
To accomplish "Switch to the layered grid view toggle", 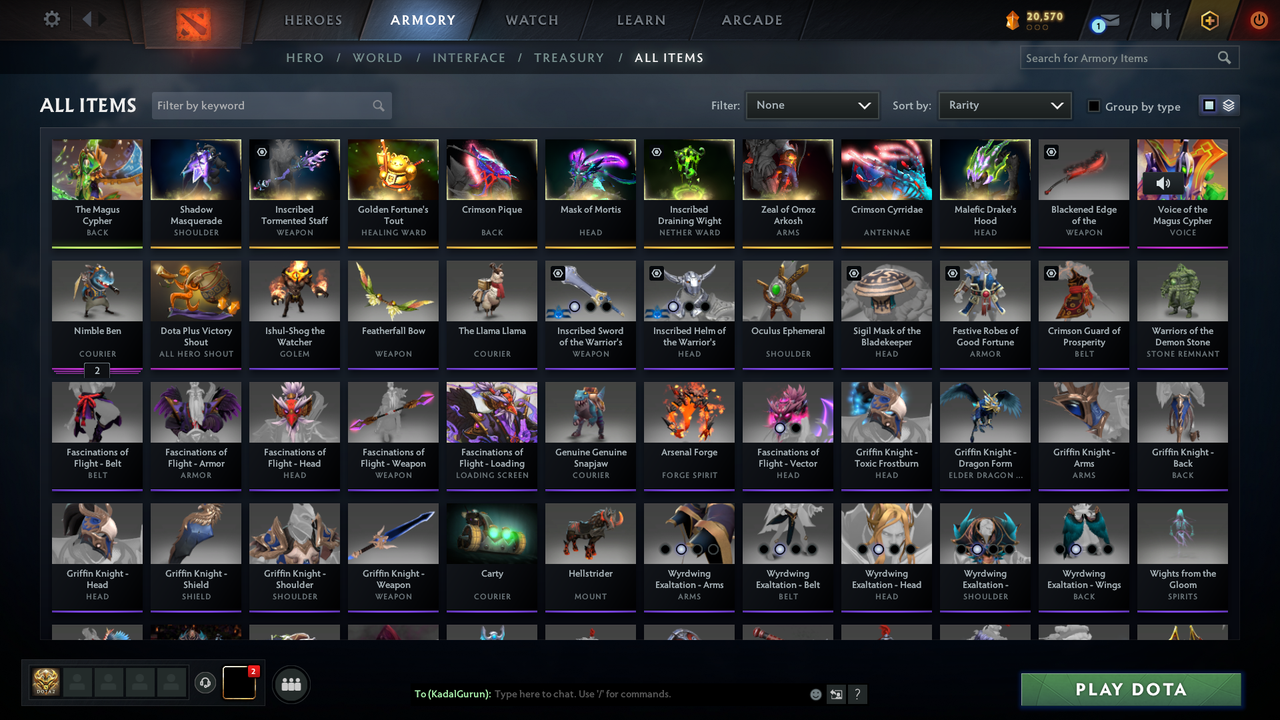I will (x=1227, y=104).
